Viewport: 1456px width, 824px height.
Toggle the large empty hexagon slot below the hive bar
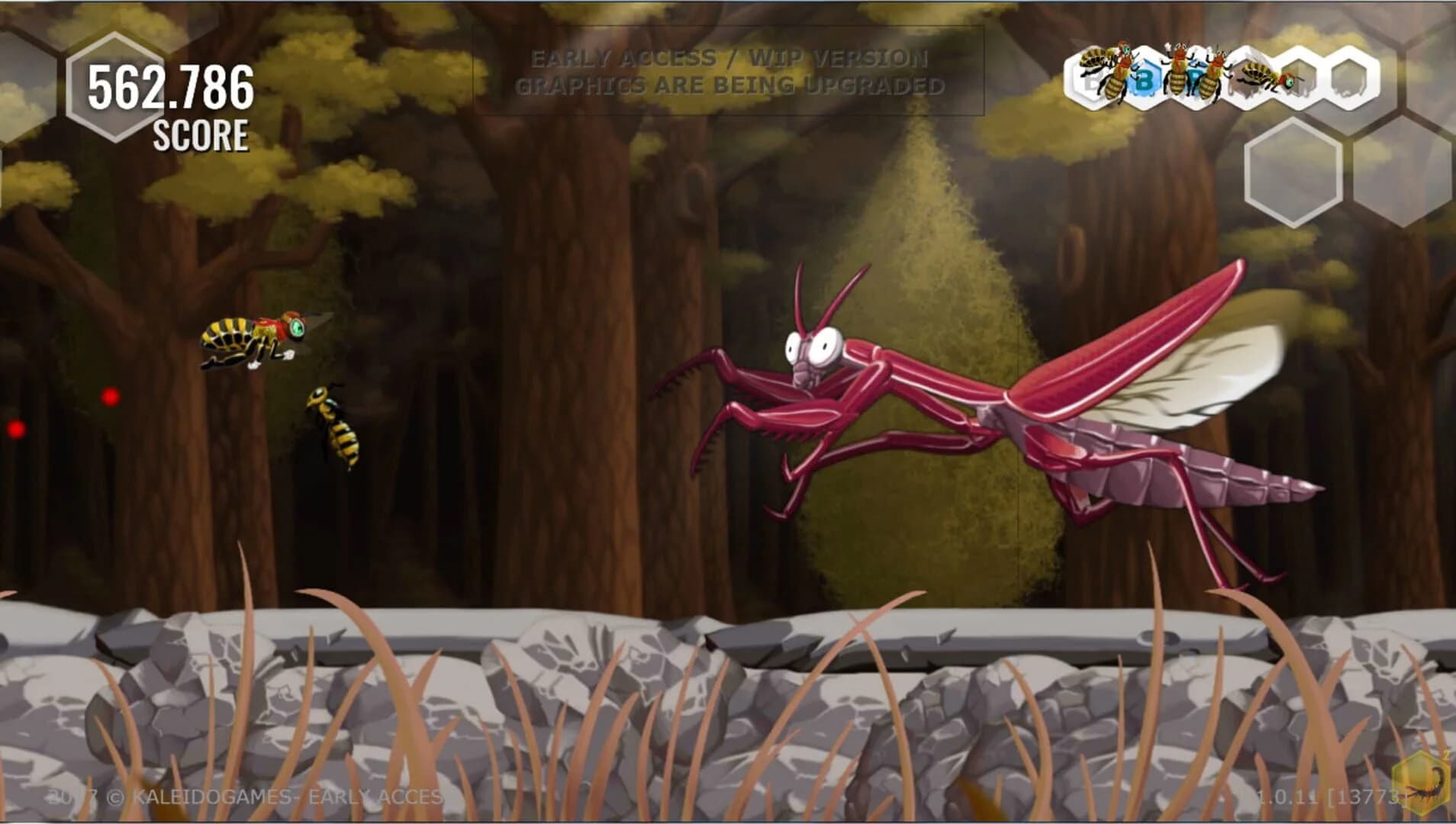pos(1293,172)
